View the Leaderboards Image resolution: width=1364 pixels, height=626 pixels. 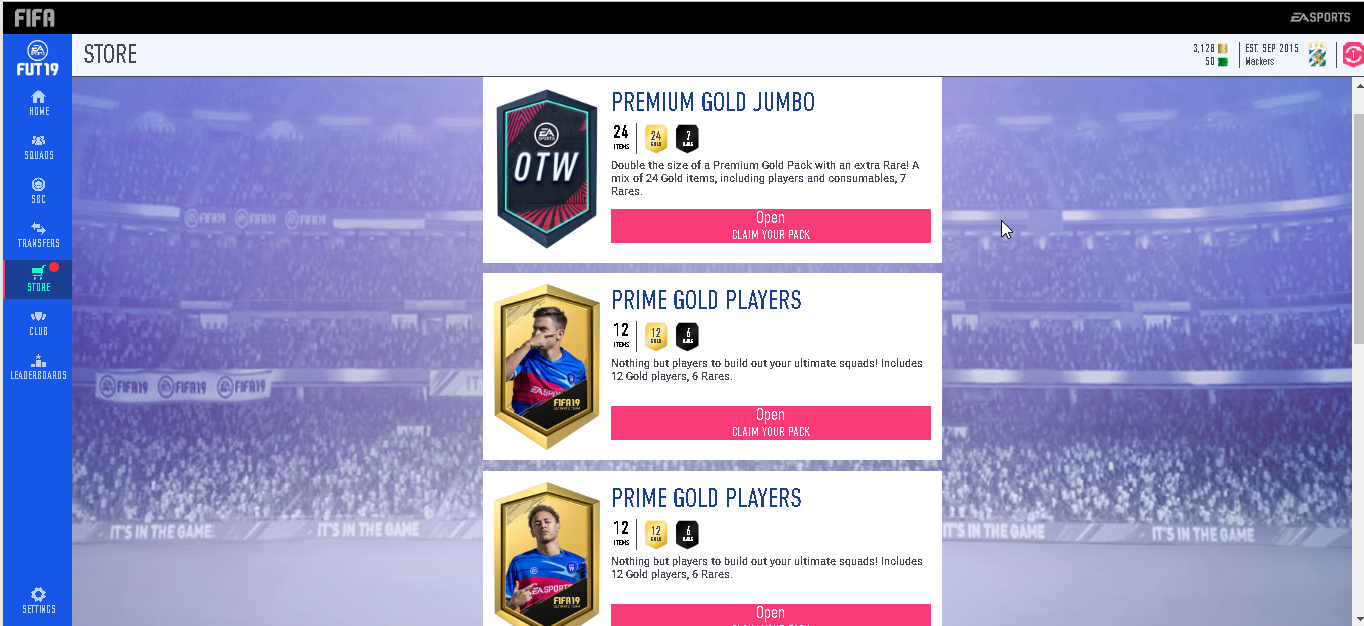click(x=38, y=366)
